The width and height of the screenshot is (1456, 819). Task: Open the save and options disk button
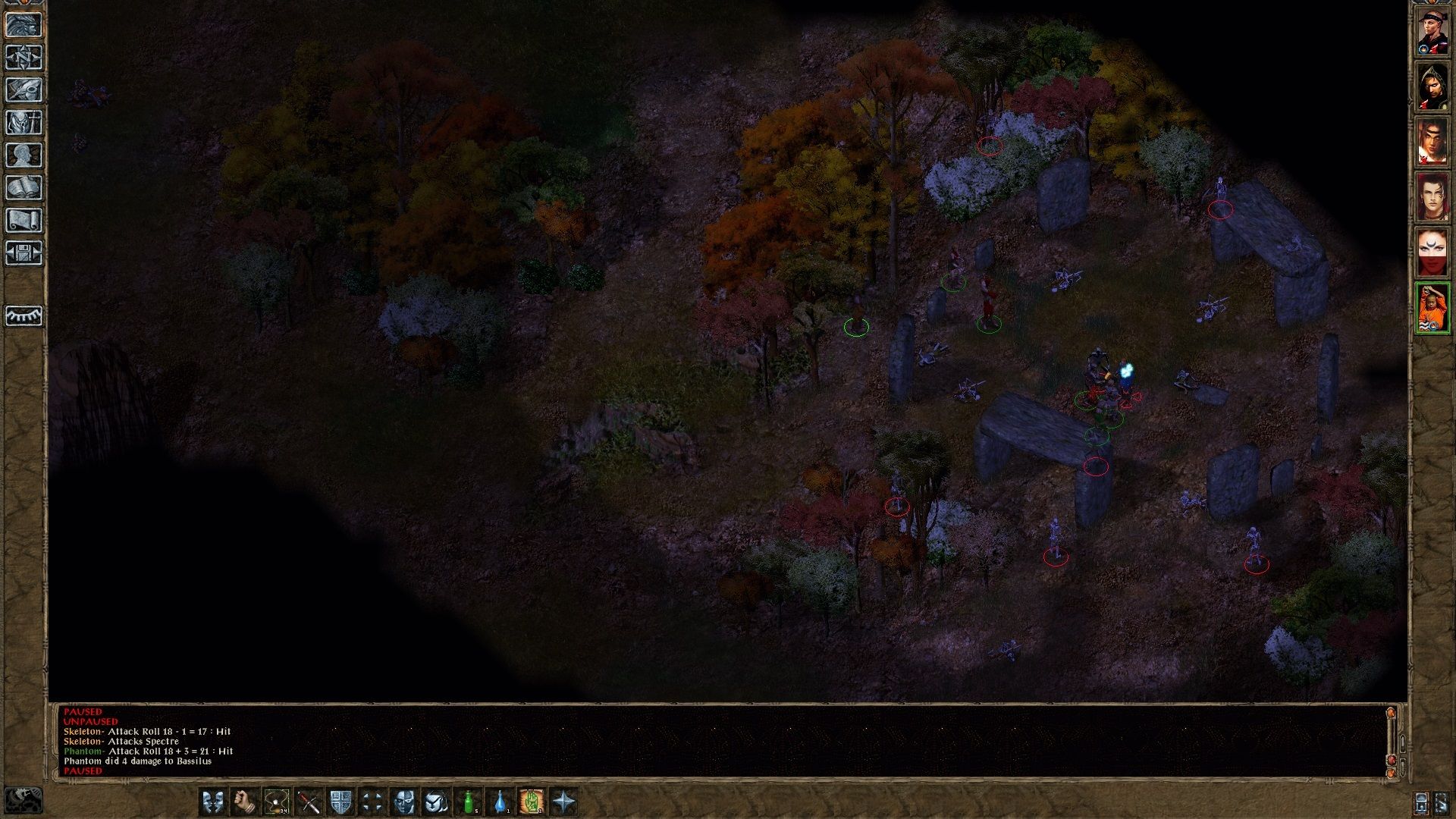pyautogui.click(x=24, y=253)
